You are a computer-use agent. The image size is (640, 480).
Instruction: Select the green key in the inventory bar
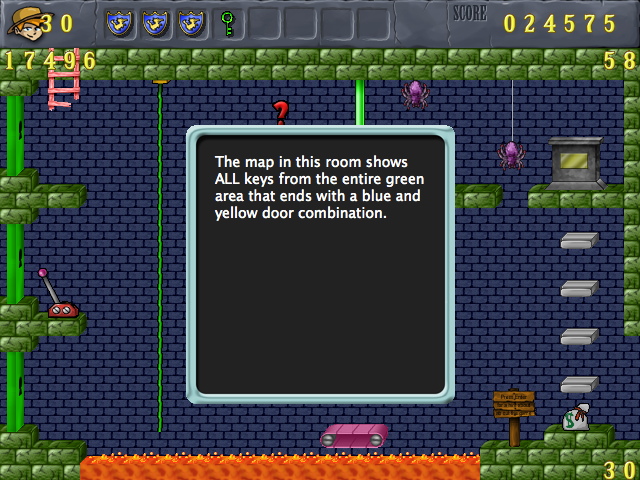[x=227, y=21]
